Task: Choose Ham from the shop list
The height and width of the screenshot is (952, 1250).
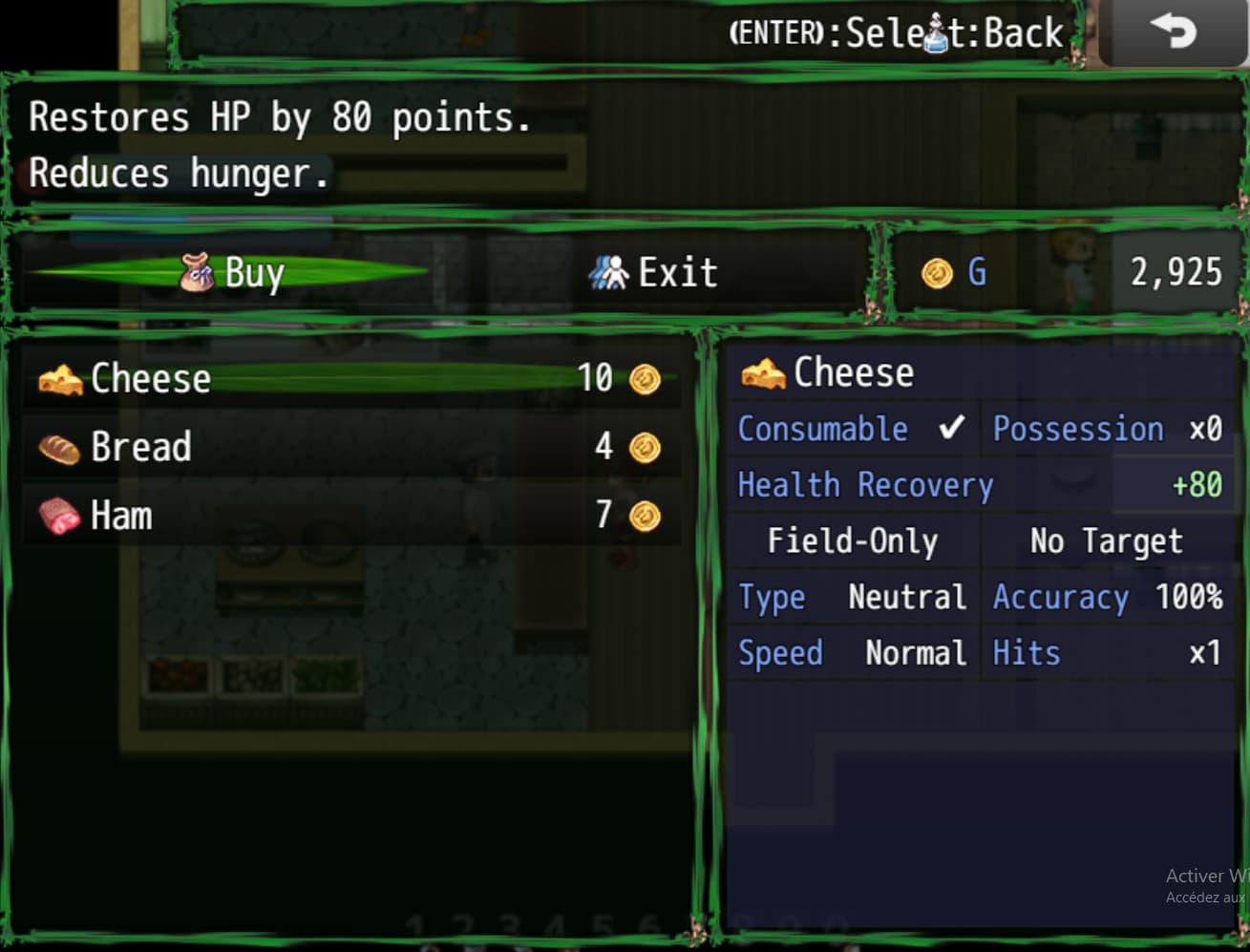Action: (x=350, y=516)
